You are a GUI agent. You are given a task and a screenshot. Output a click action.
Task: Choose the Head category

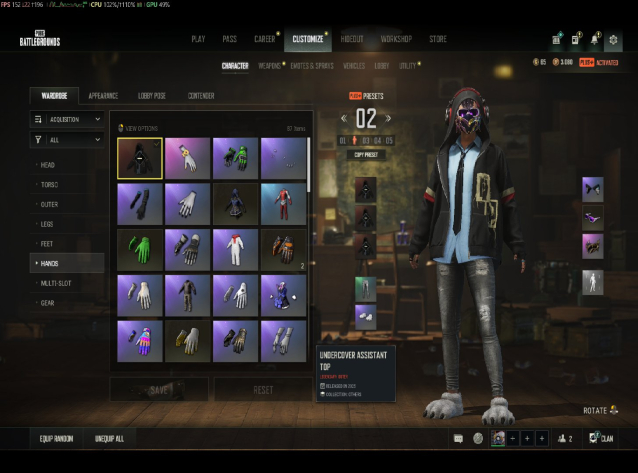pyautogui.click(x=48, y=164)
